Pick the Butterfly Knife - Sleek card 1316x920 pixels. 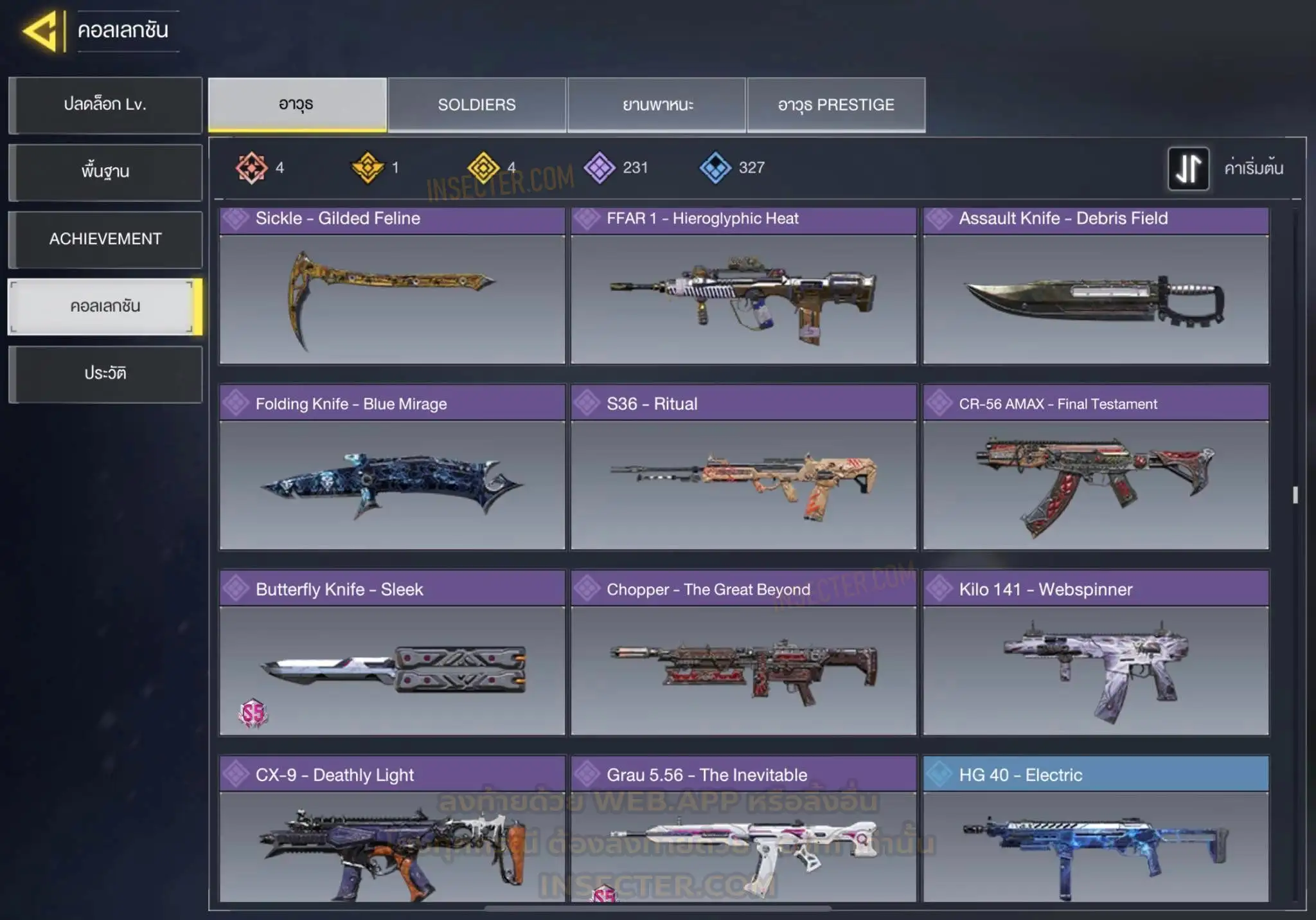click(x=392, y=653)
